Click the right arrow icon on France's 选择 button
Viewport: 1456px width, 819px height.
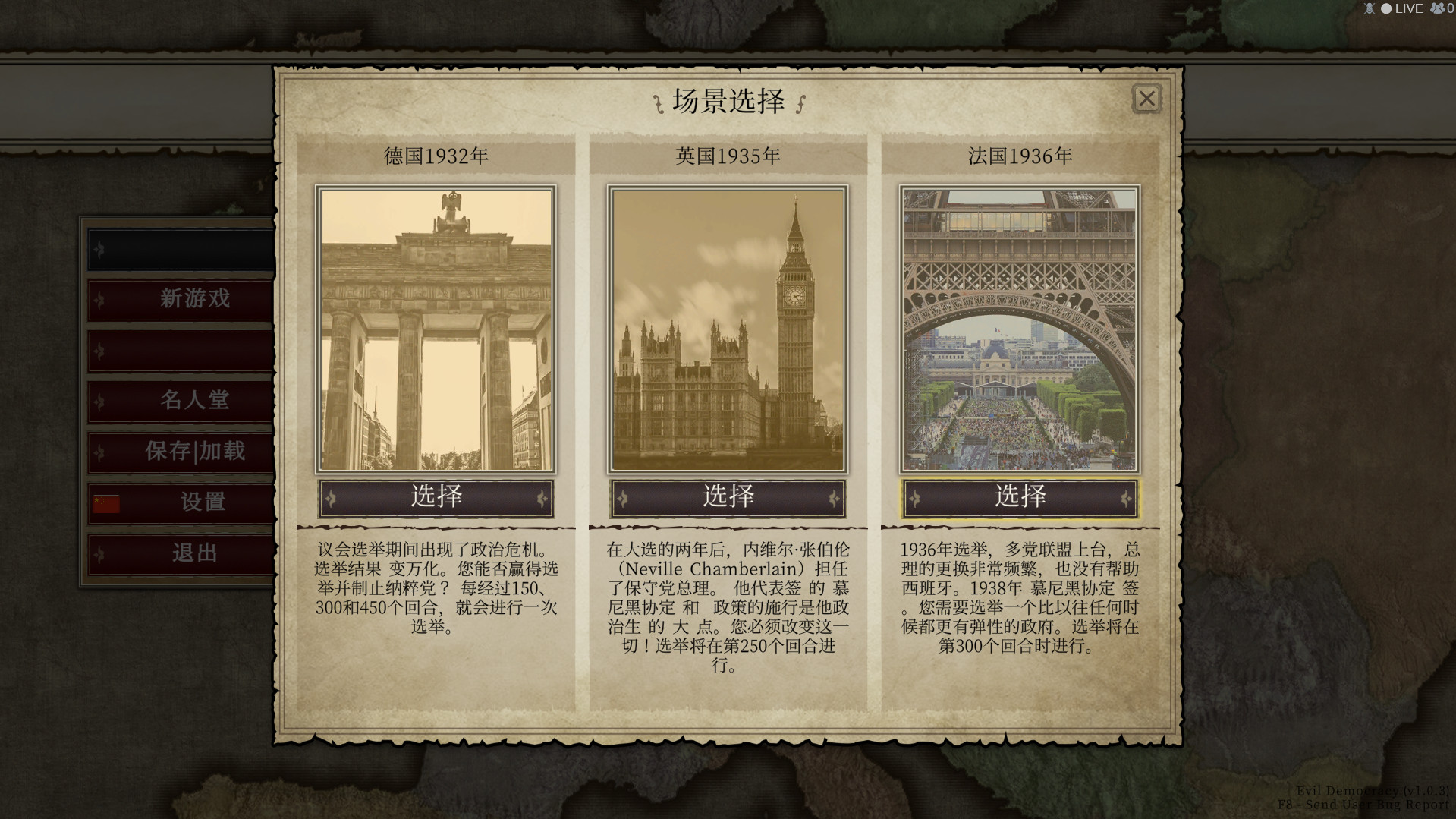(1127, 498)
